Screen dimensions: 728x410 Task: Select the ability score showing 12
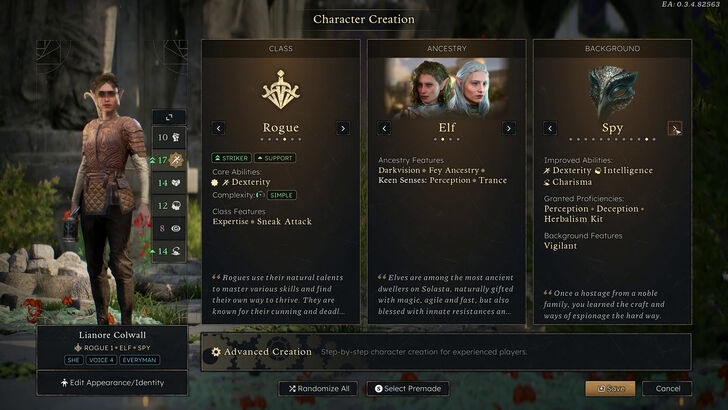pos(167,205)
